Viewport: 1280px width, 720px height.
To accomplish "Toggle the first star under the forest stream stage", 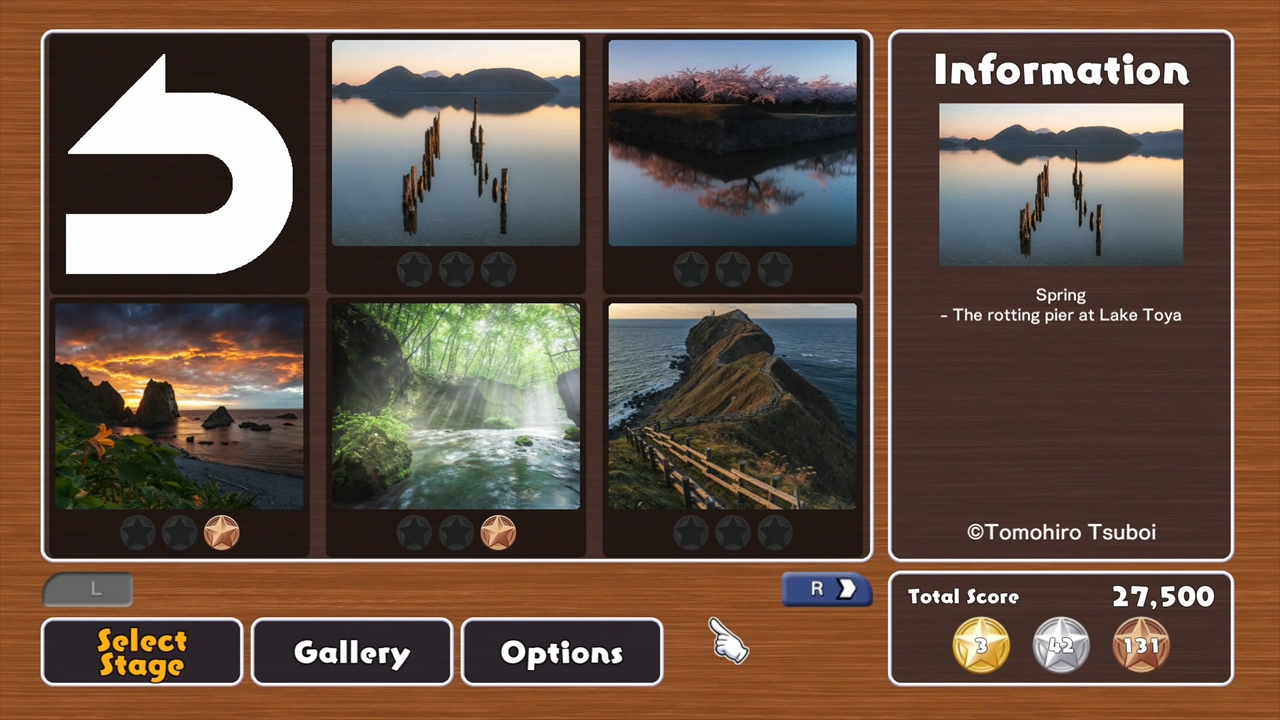I will (x=415, y=532).
